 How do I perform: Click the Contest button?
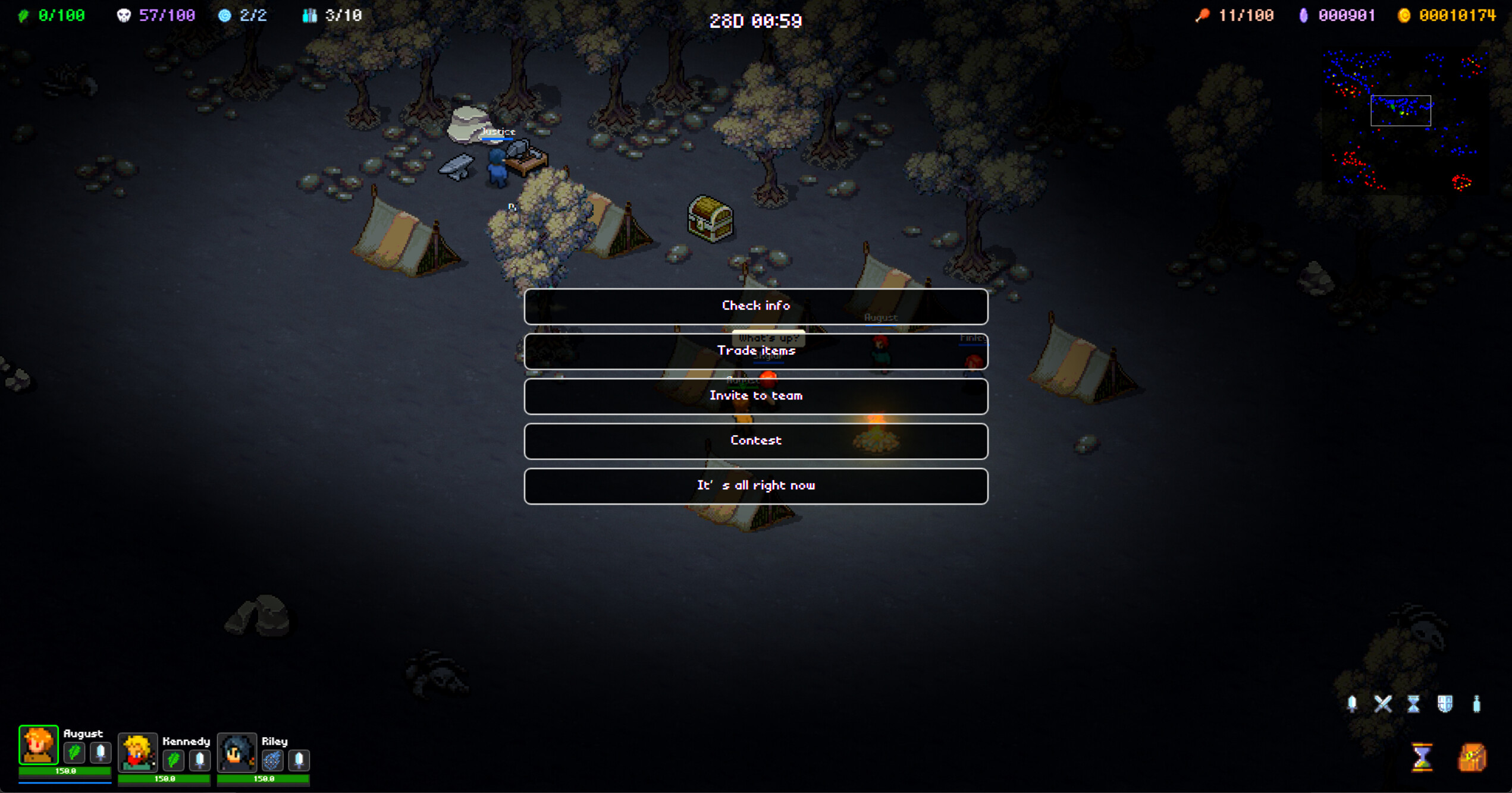(x=756, y=440)
